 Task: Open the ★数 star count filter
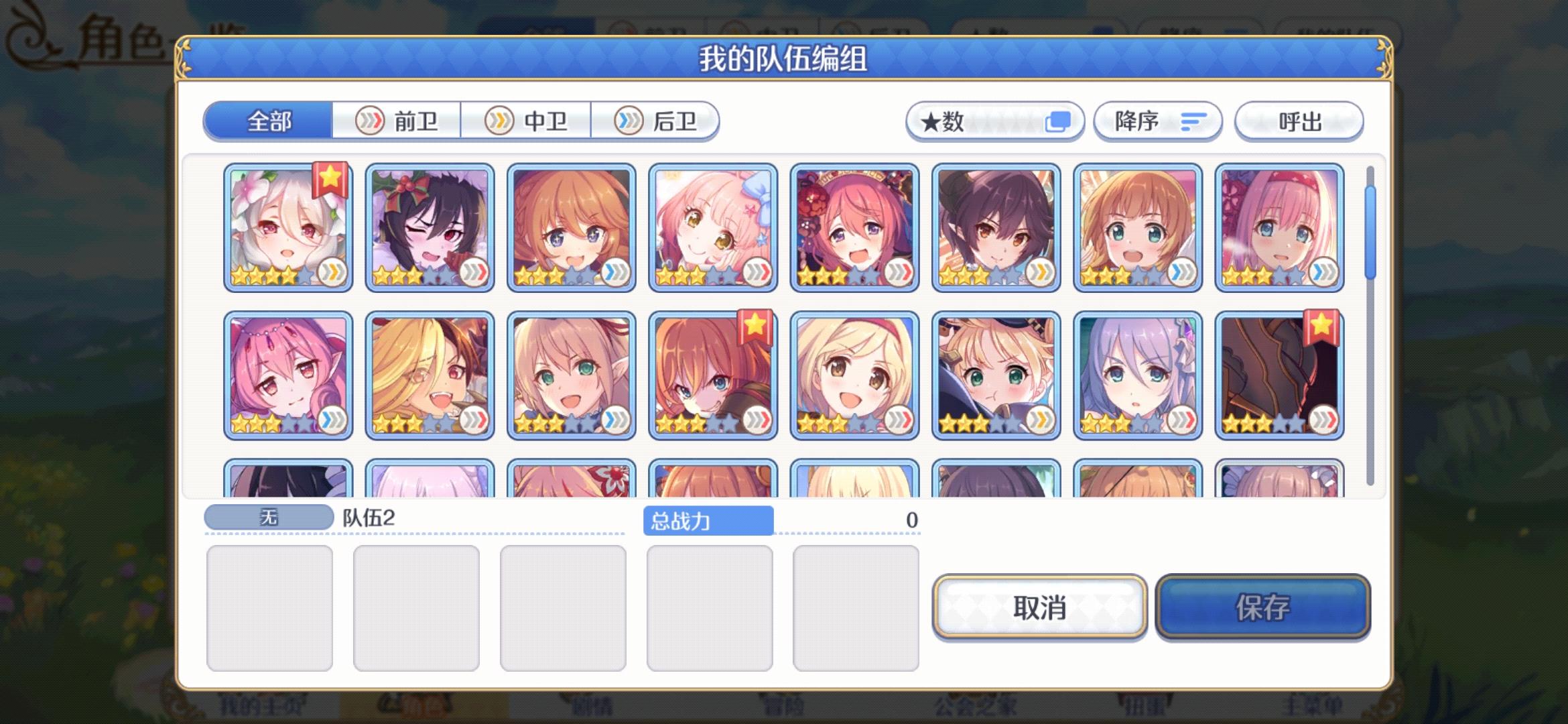(995, 121)
